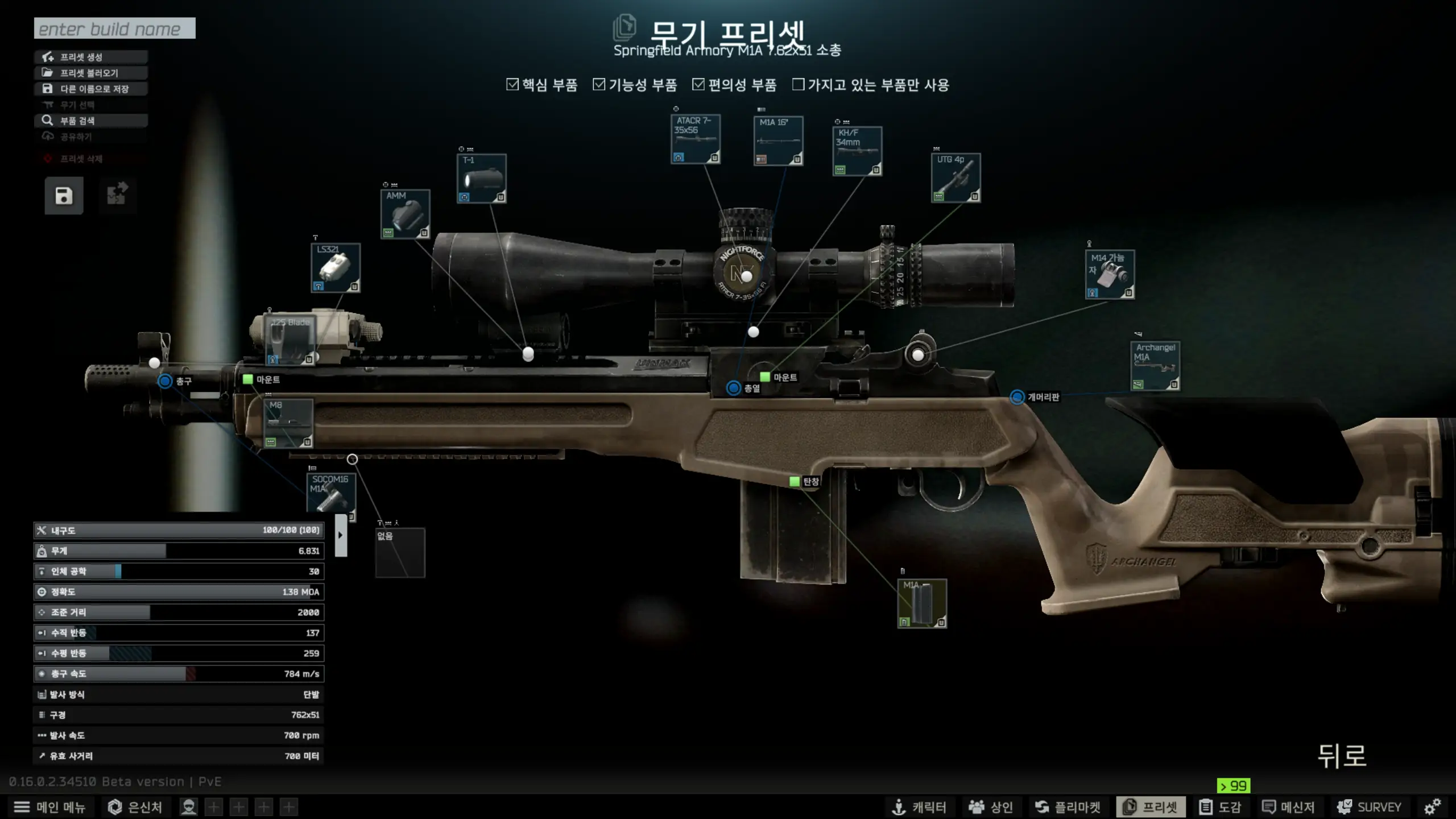Viewport: 1456px width, 819px height.
Task: Select the LS321 tactical device slot
Action: pyautogui.click(x=336, y=268)
